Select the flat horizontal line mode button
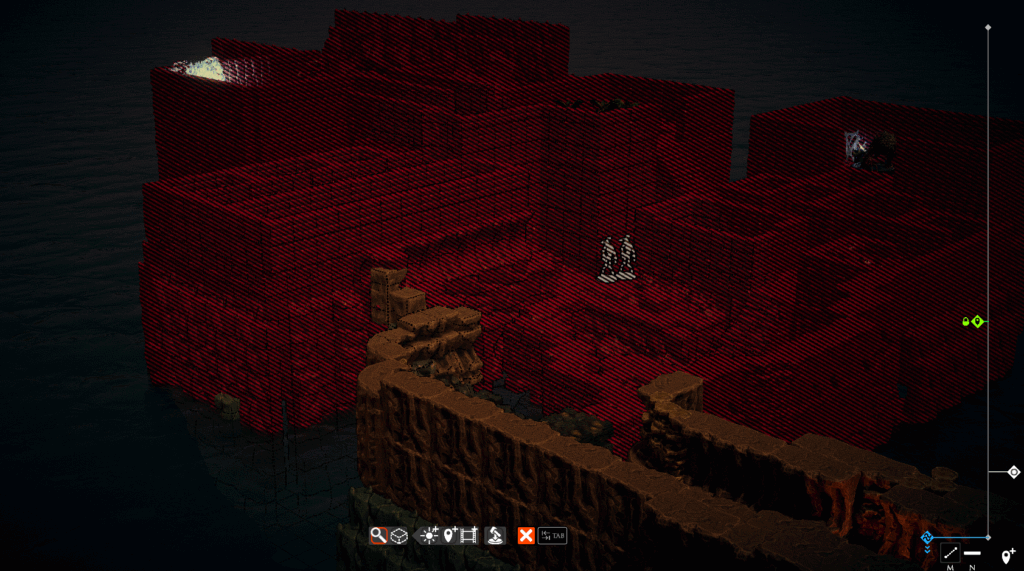The width and height of the screenshot is (1024, 571). pos(972,553)
